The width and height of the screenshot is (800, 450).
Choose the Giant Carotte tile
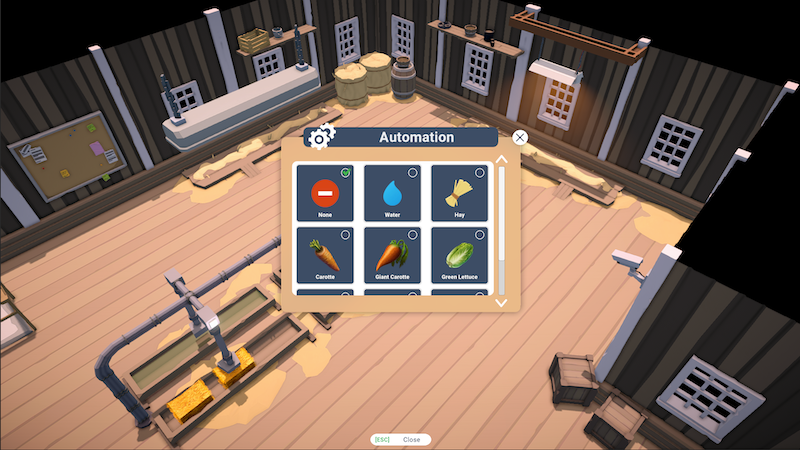point(392,254)
